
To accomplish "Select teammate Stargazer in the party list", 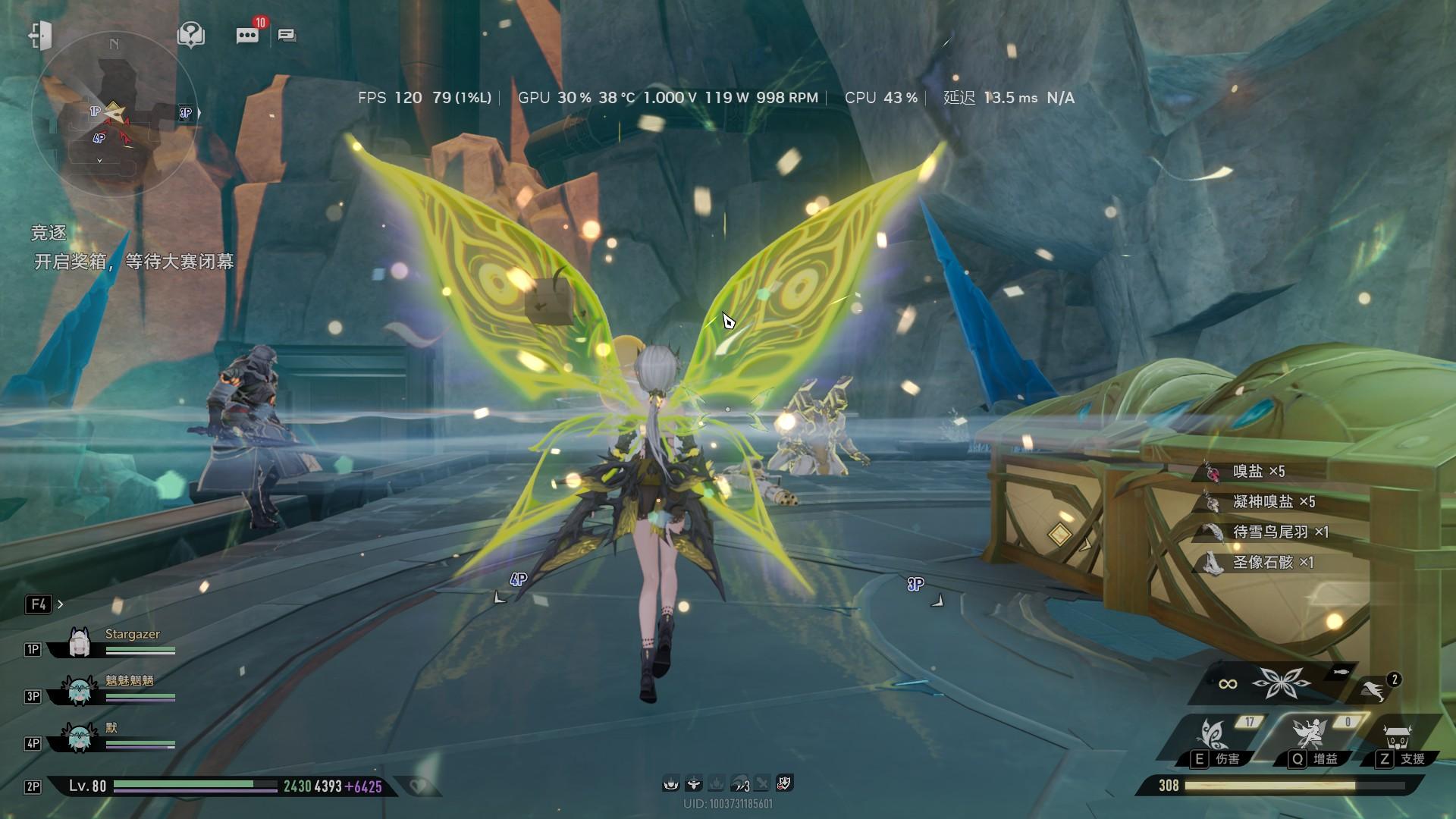I will (114, 642).
